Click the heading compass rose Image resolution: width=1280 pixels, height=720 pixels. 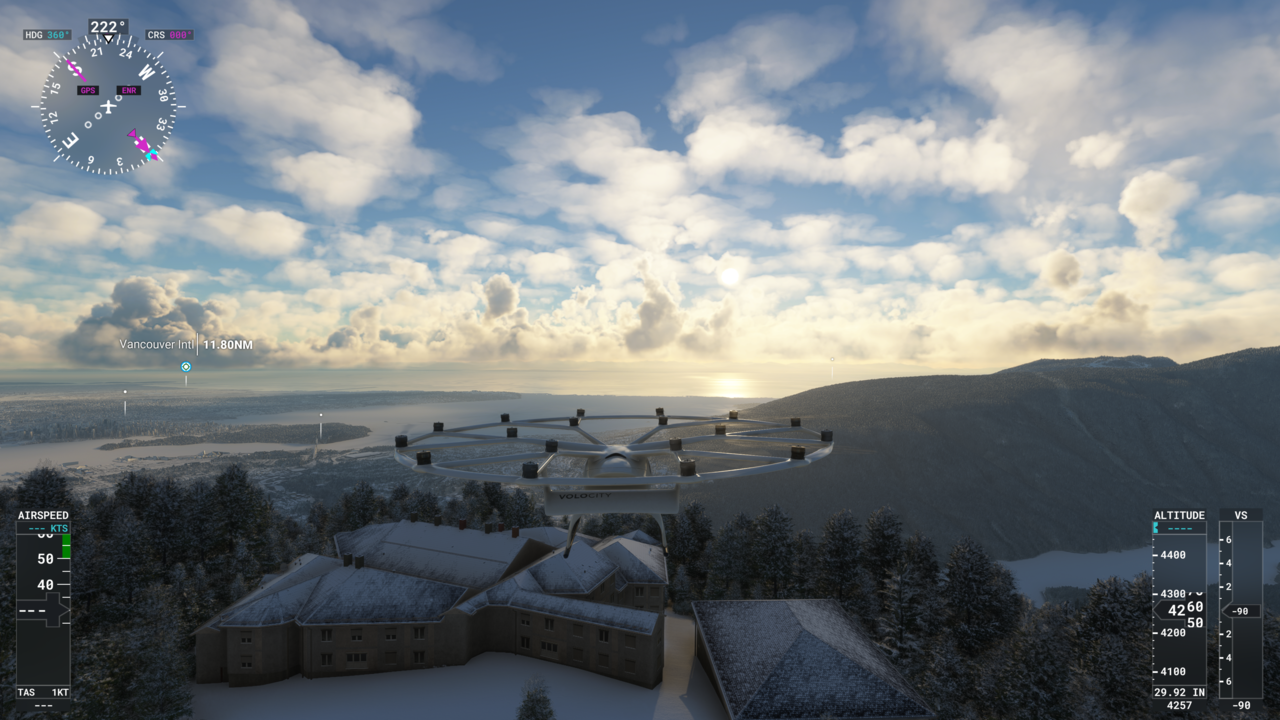(x=108, y=105)
